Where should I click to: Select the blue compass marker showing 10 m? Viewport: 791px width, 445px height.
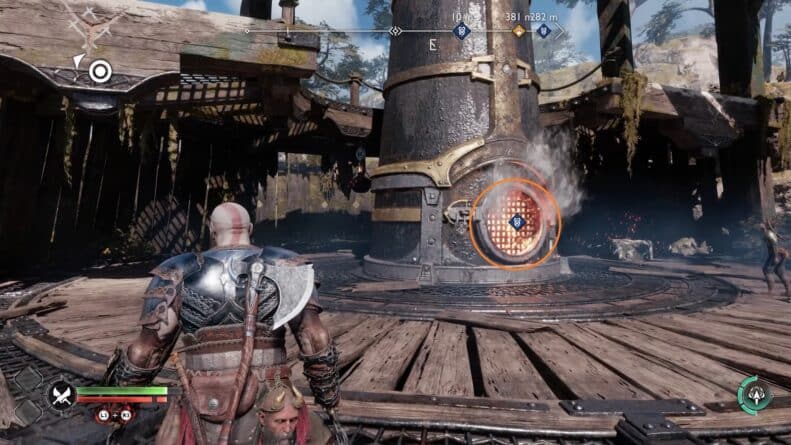coord(461,31)
